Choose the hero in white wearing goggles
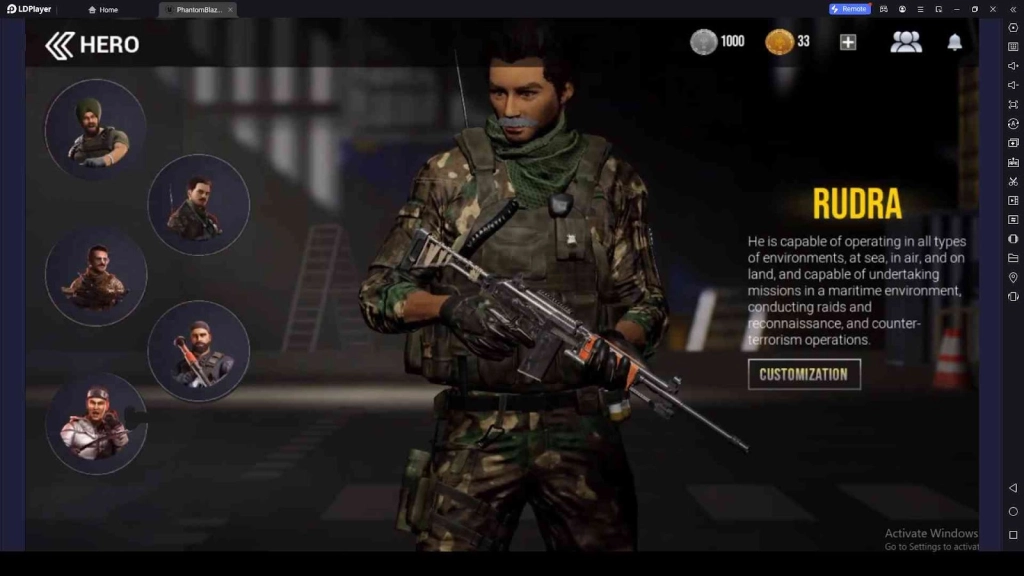This screenshot has height=576, width=1024. [x=96, y=423]
